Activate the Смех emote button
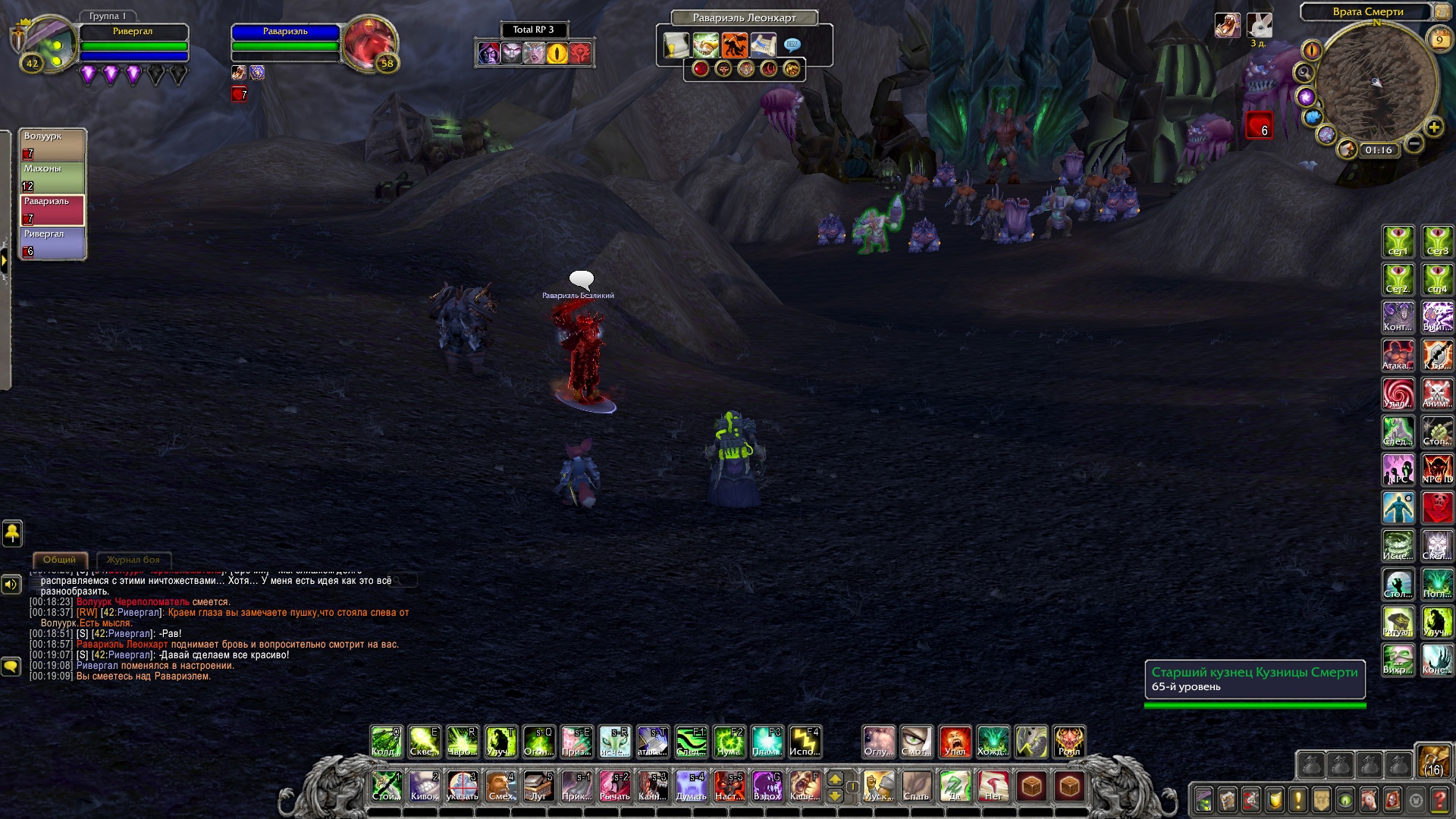 coord(500,786)
